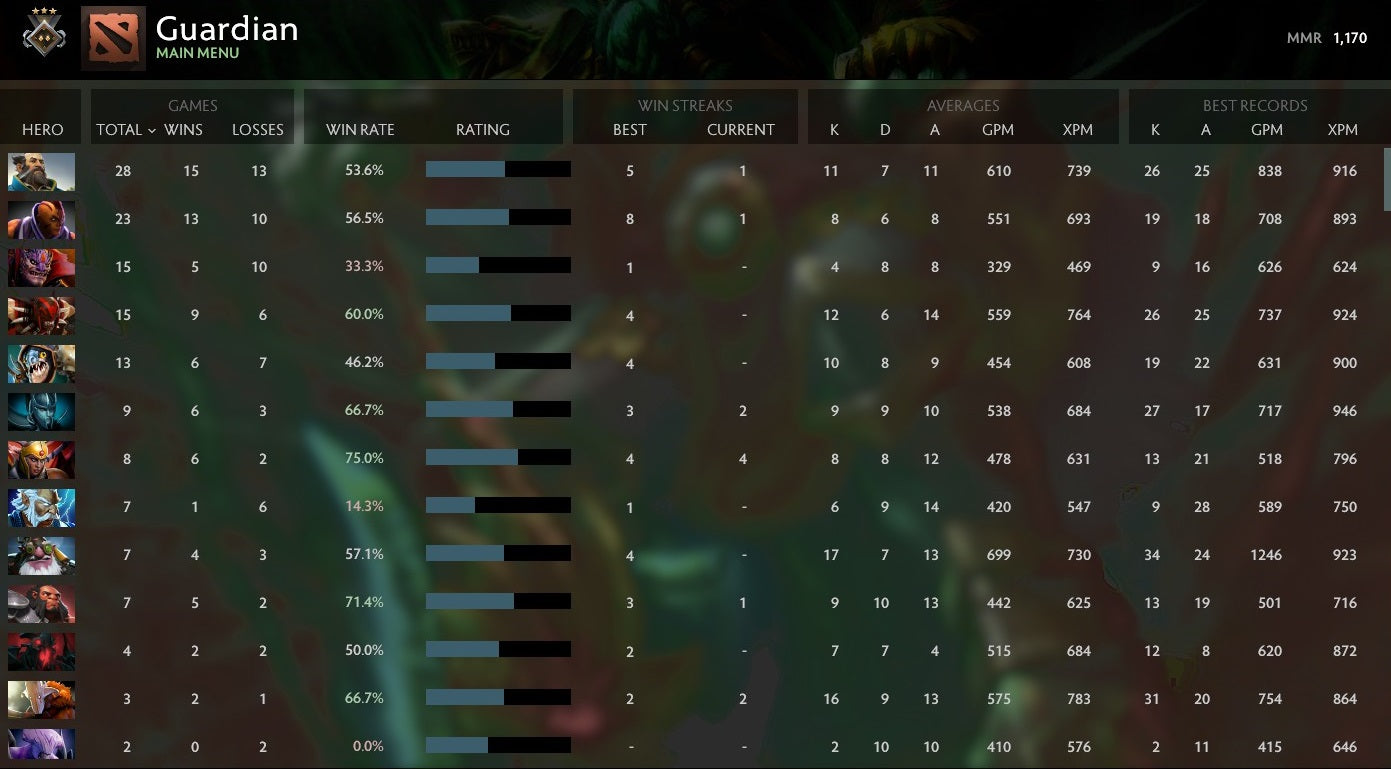This screenshot has width=1391, height=769.
Task: Click portrait of hero with 75.0% win rate
Action: (41, 459)
